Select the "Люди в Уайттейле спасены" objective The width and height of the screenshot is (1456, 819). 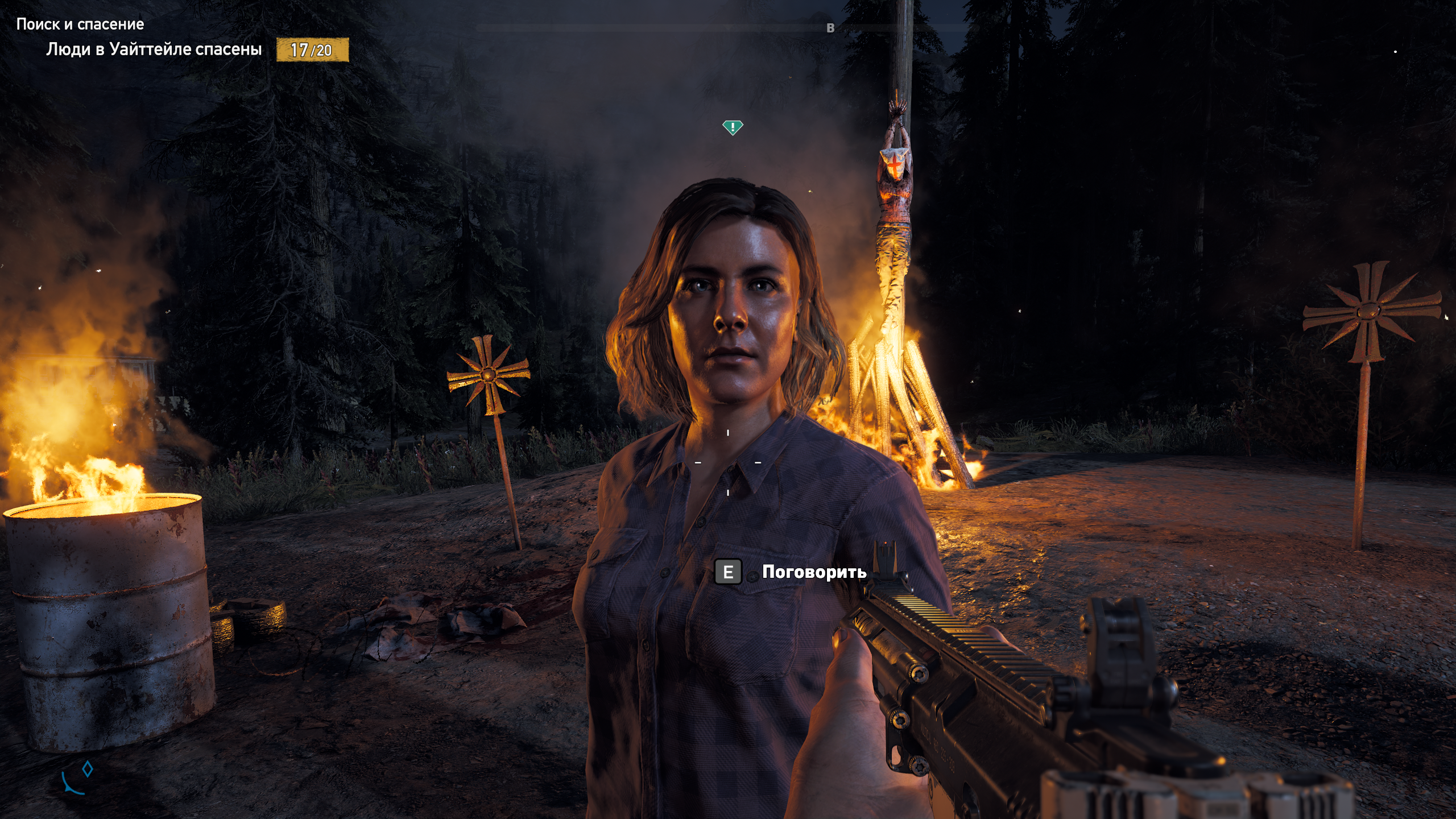coord(154,49)
